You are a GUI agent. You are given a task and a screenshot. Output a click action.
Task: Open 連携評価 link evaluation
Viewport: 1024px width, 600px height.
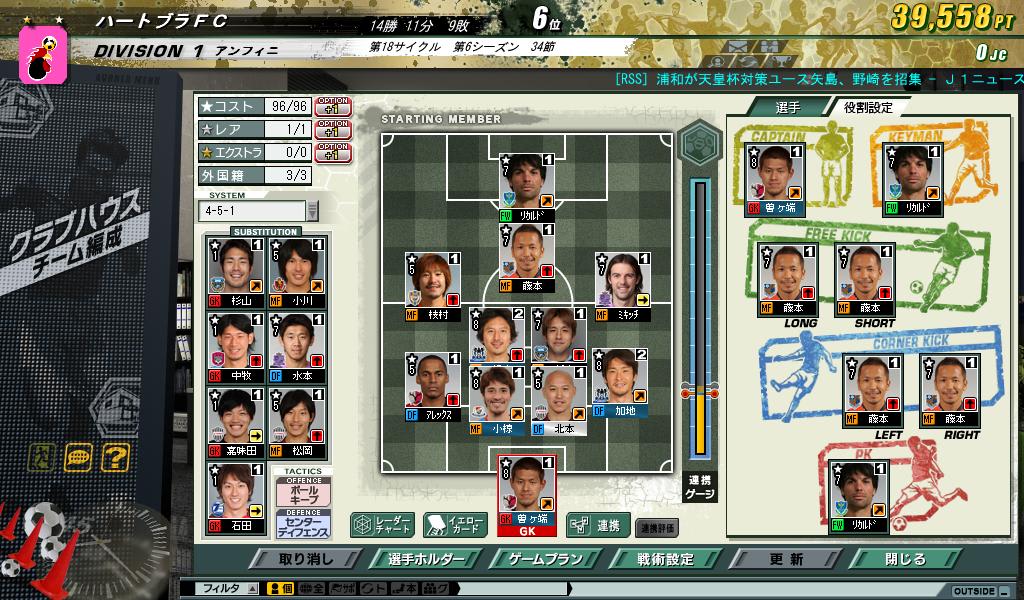(658, 526)
